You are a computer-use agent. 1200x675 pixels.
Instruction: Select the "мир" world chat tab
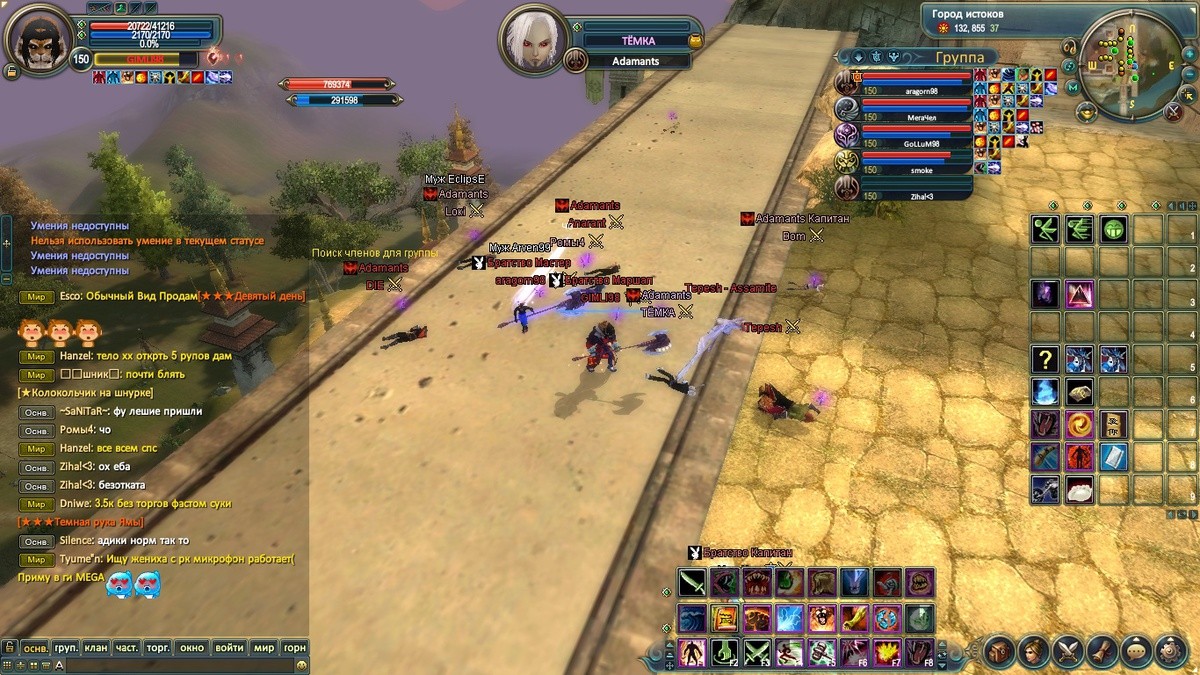point(263,648)
